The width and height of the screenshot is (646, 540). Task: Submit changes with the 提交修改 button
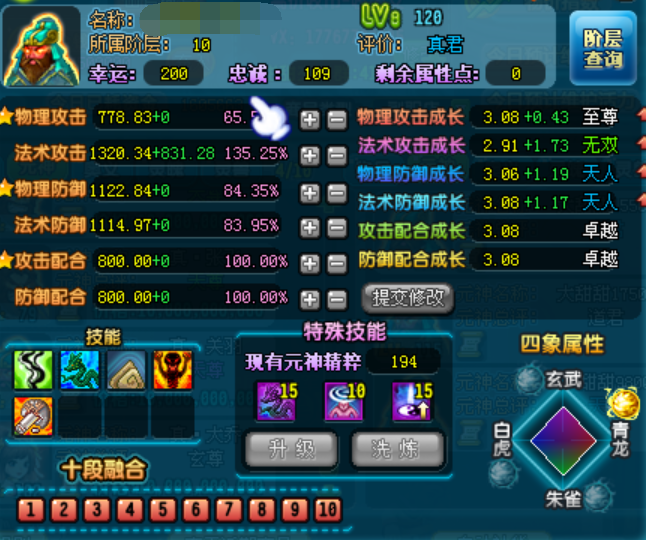coord(407,296)
